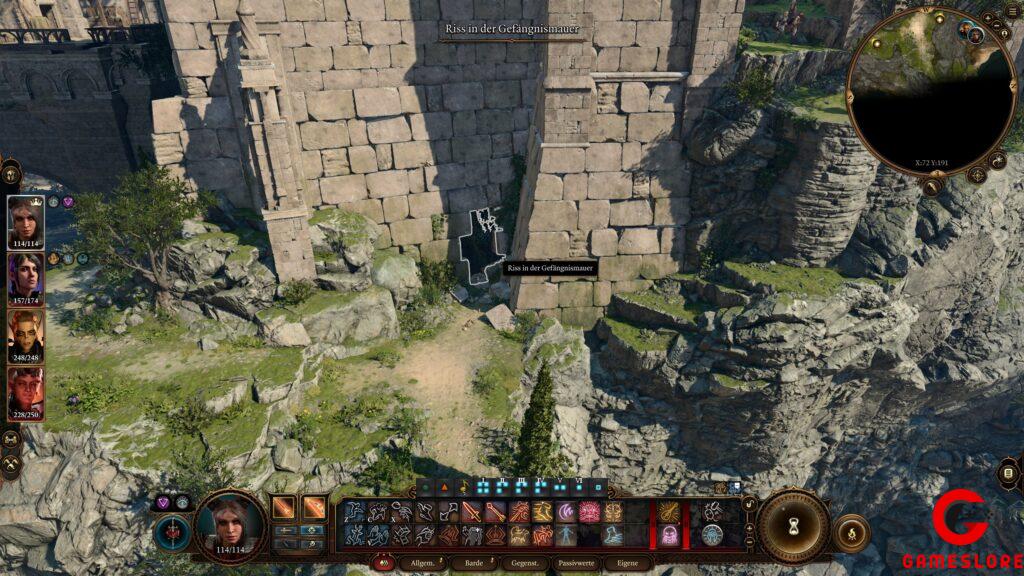Open the Gegenst. hotbar tab
This screenshot has width=1024, height=576.
[525, 564]
